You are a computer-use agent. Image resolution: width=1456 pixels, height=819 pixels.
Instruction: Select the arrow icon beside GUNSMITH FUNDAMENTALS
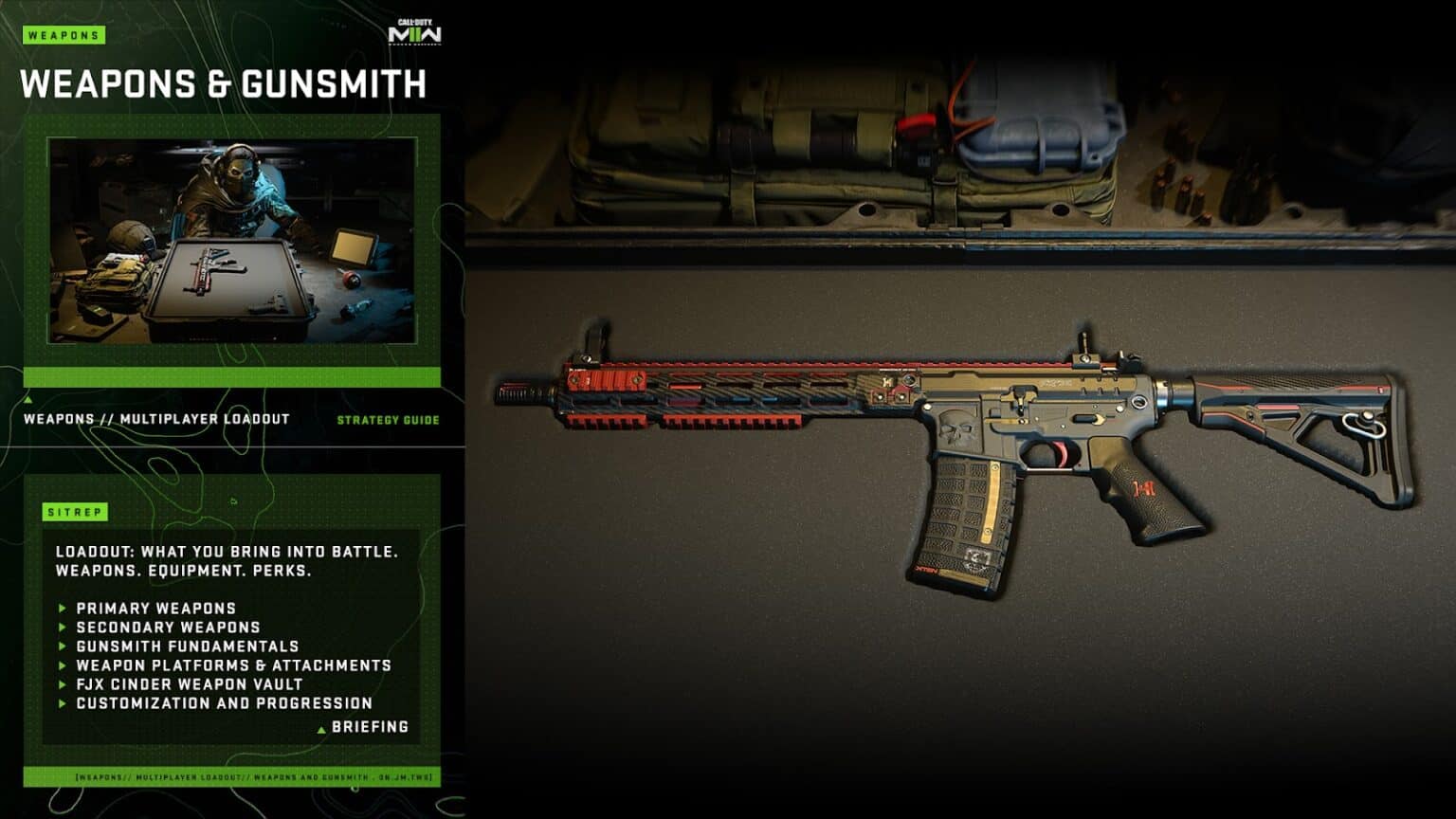point(61,646)
